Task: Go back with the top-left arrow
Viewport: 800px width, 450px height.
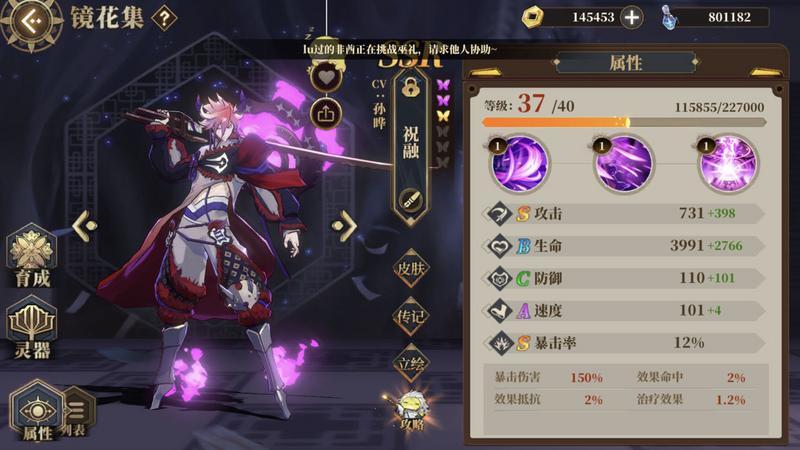Action: point(28,19)
